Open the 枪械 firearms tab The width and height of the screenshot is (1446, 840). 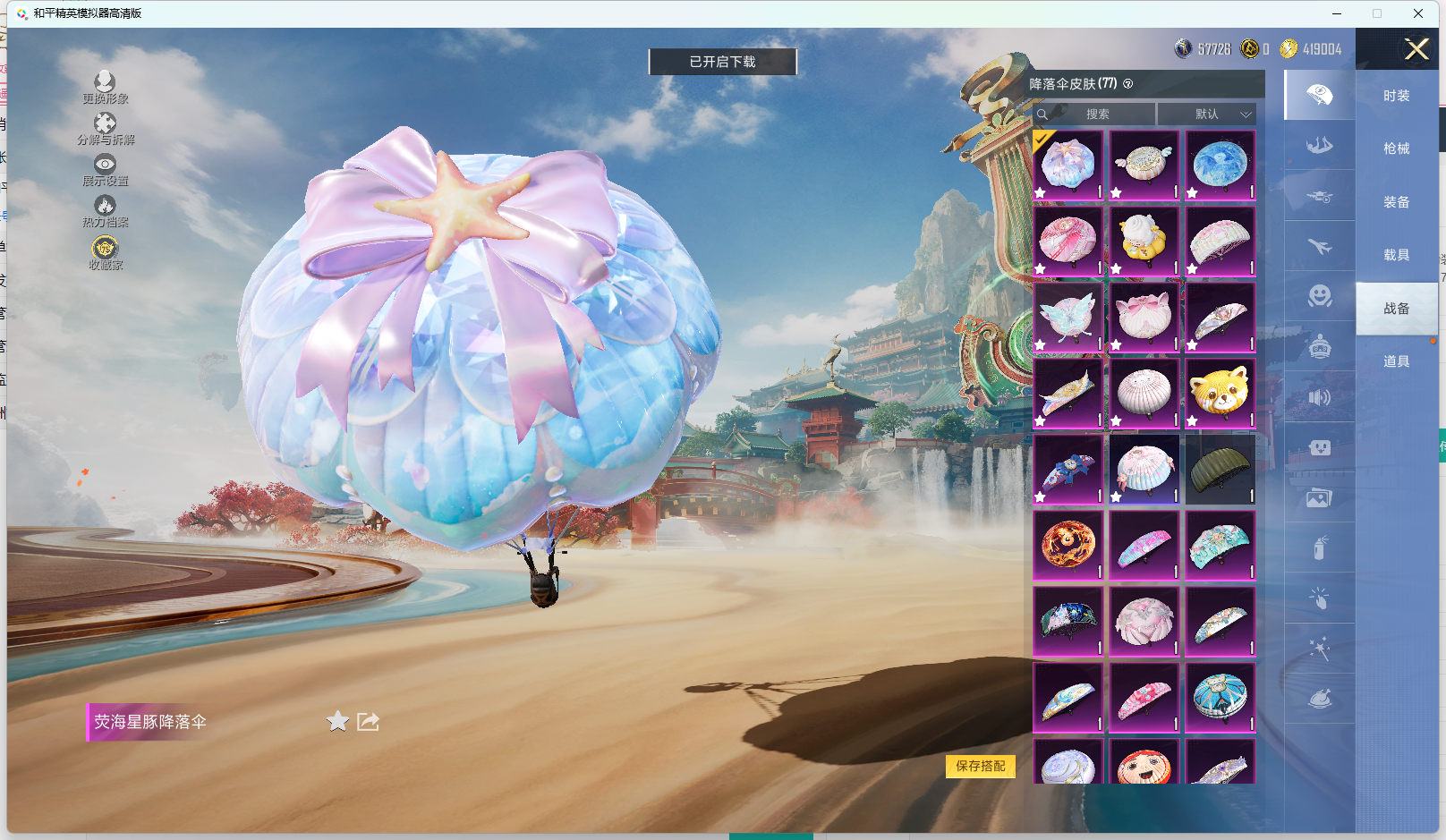click(x=1396, y=148)
